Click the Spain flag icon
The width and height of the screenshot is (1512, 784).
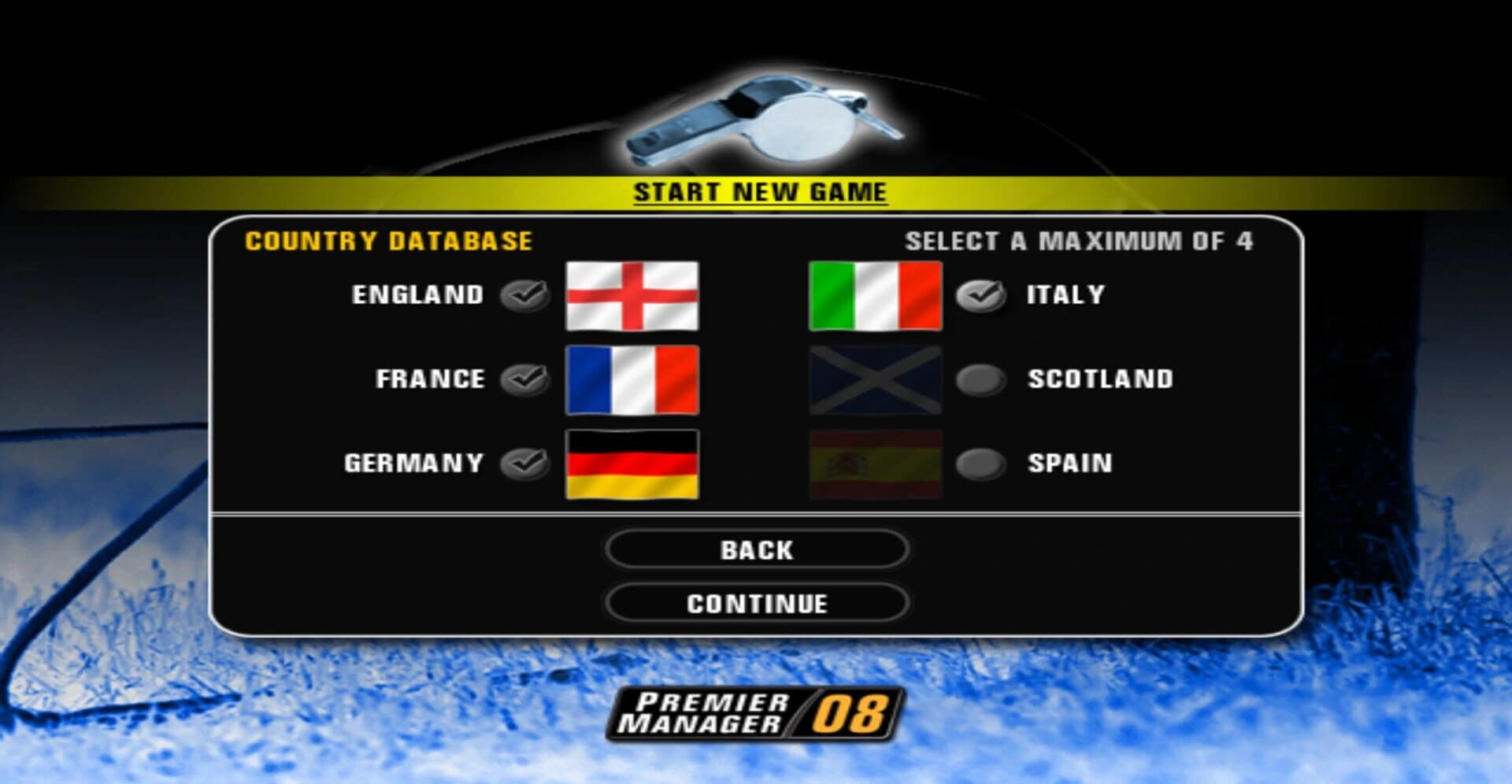[x=876, y=464]
